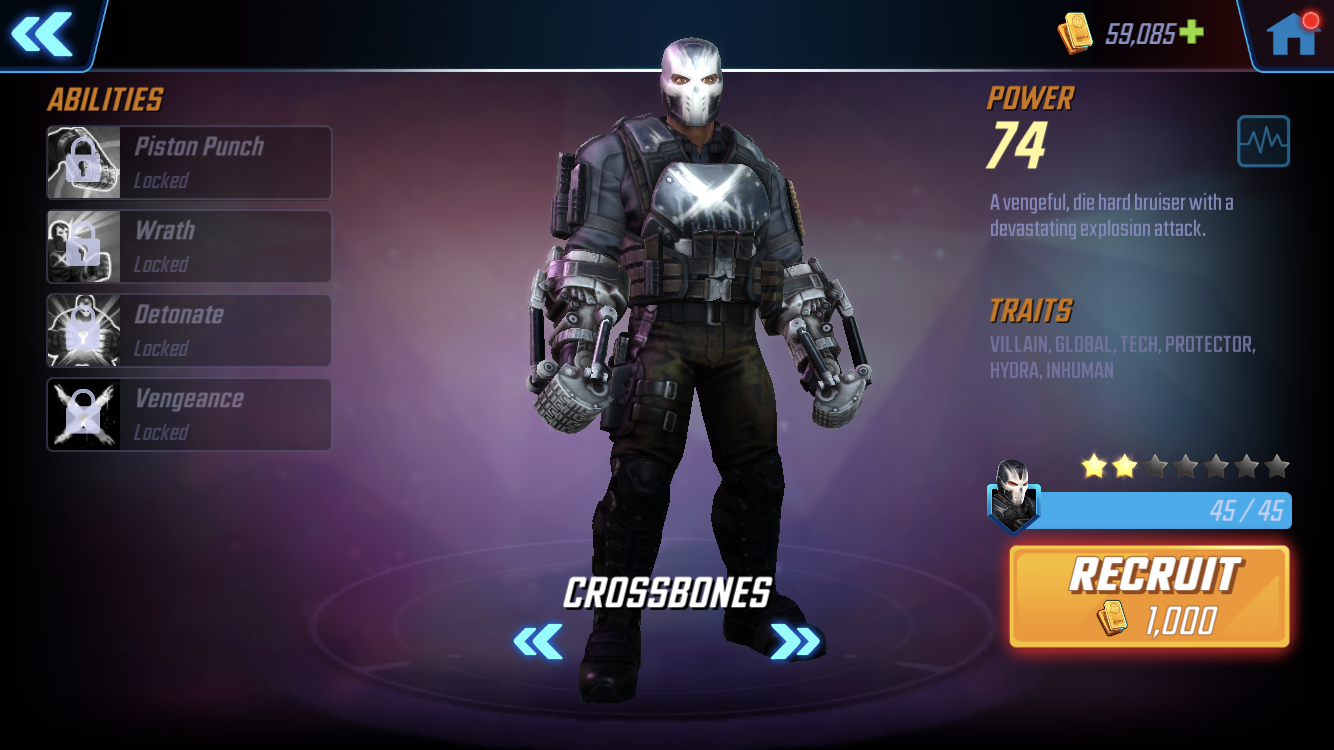
Task: Click the Crossbones shard portrait icon
Action: tap(1013, 496)
